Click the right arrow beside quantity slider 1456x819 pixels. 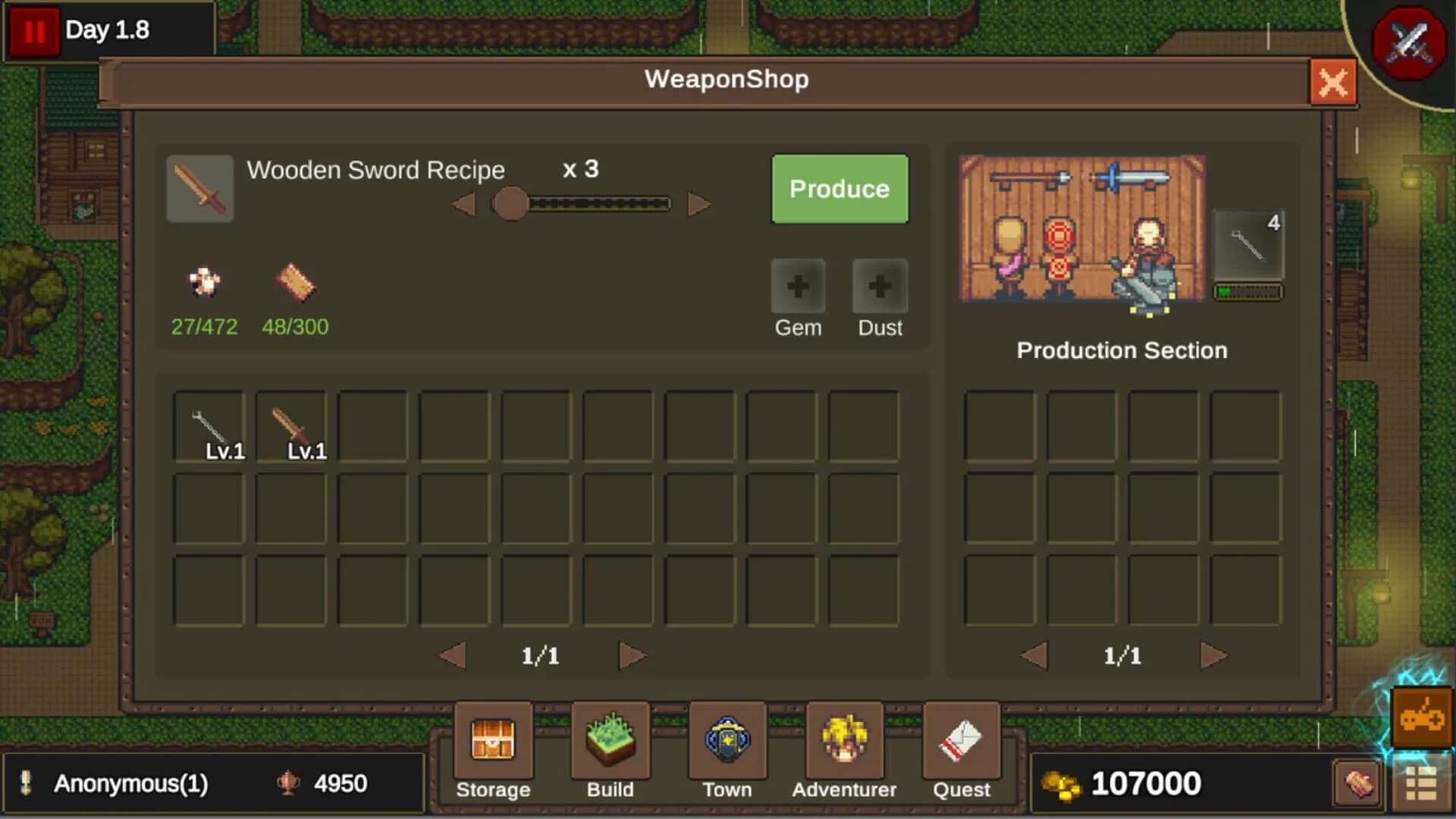pos(698,203)
